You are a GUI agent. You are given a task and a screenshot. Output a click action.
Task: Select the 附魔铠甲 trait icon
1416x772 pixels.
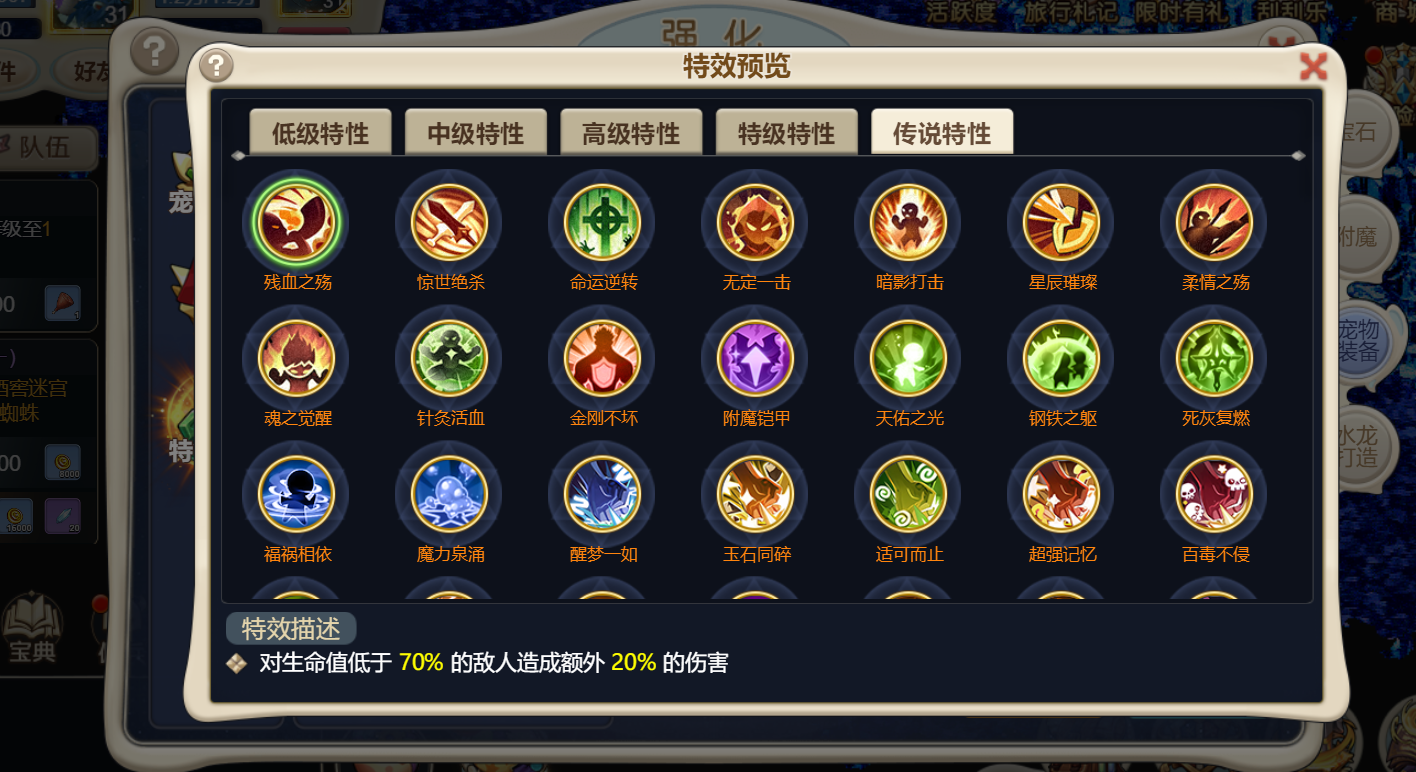(756, 359)
